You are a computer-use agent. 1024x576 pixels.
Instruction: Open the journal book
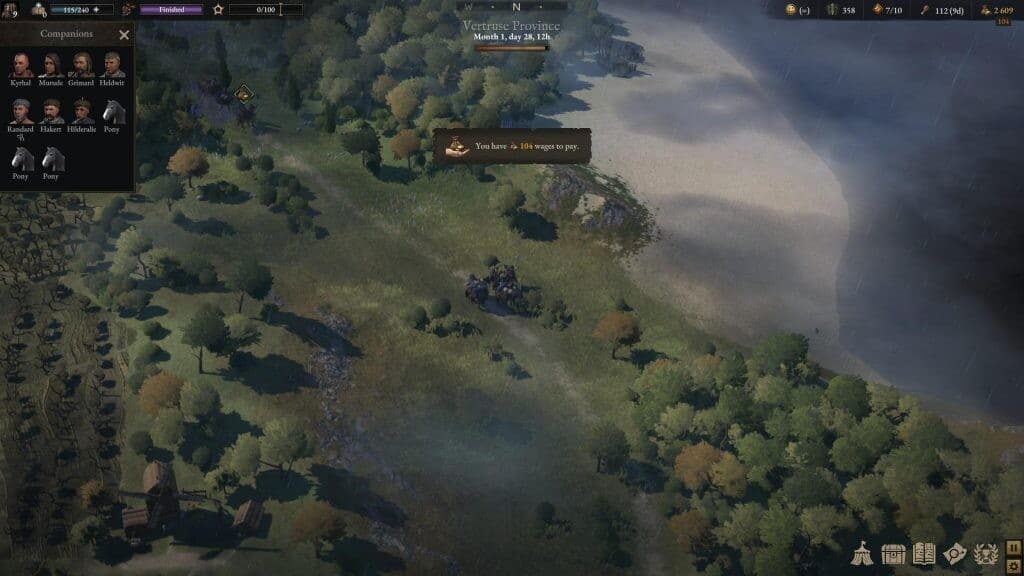(924, 553)
